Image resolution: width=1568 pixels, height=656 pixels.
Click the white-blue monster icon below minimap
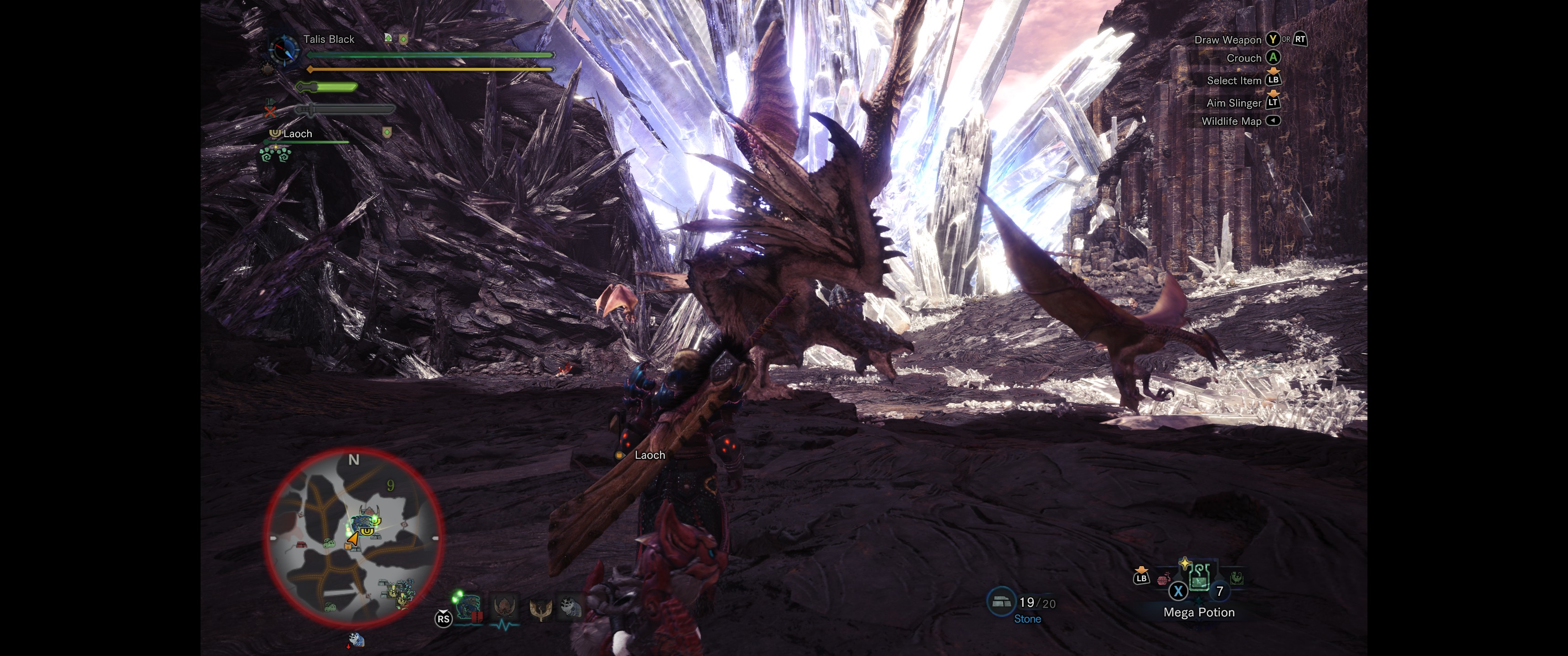pyautogui.click(x=356, y=640)
